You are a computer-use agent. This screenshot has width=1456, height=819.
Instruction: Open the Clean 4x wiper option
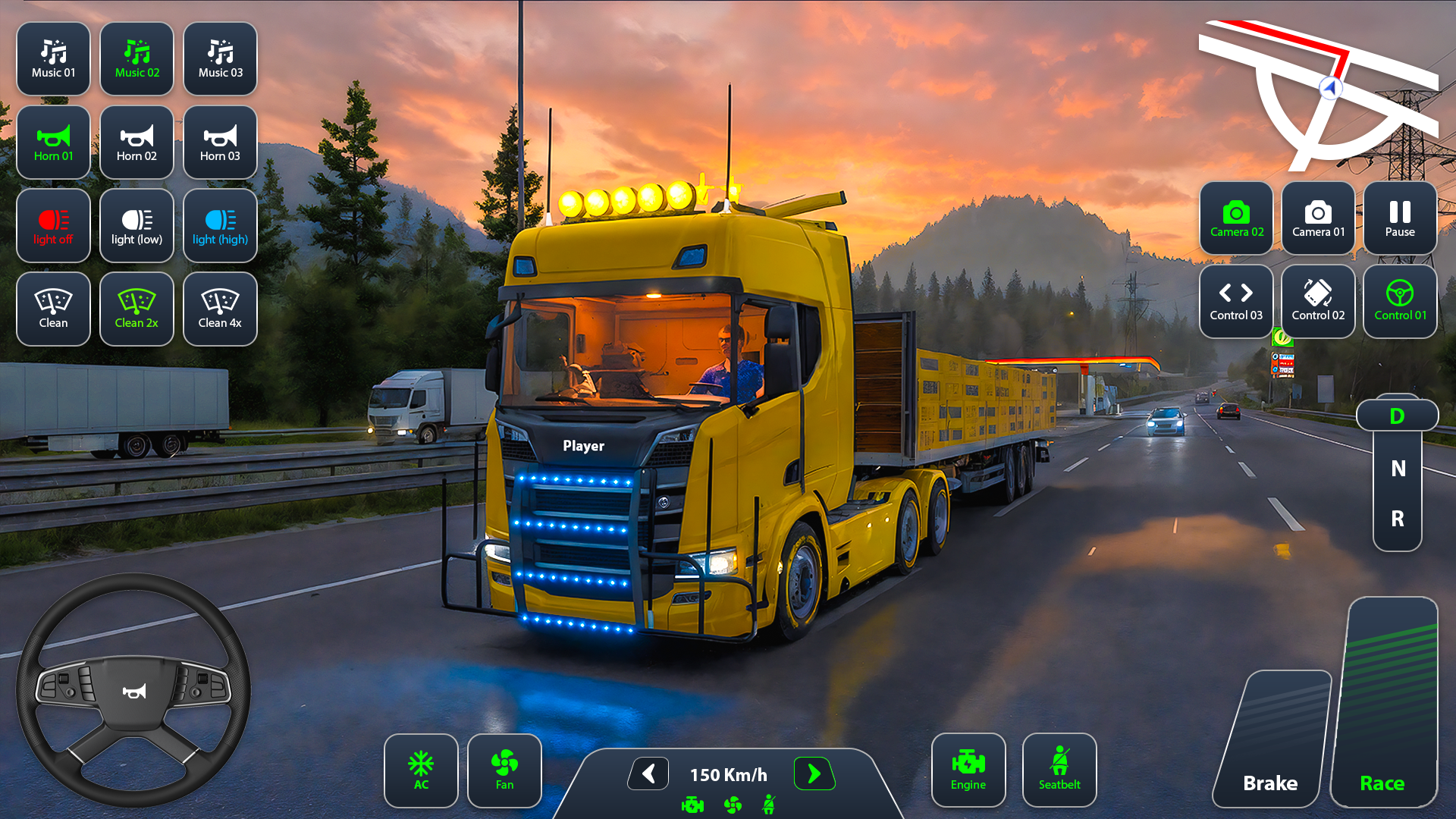tap(220, 309)
